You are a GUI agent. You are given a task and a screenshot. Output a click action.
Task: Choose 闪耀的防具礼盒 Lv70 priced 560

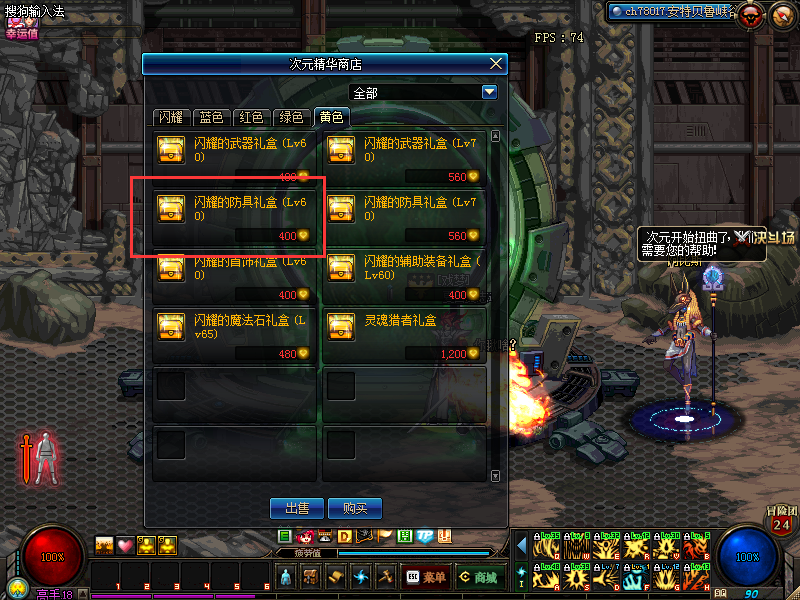(x=405, y=217)
